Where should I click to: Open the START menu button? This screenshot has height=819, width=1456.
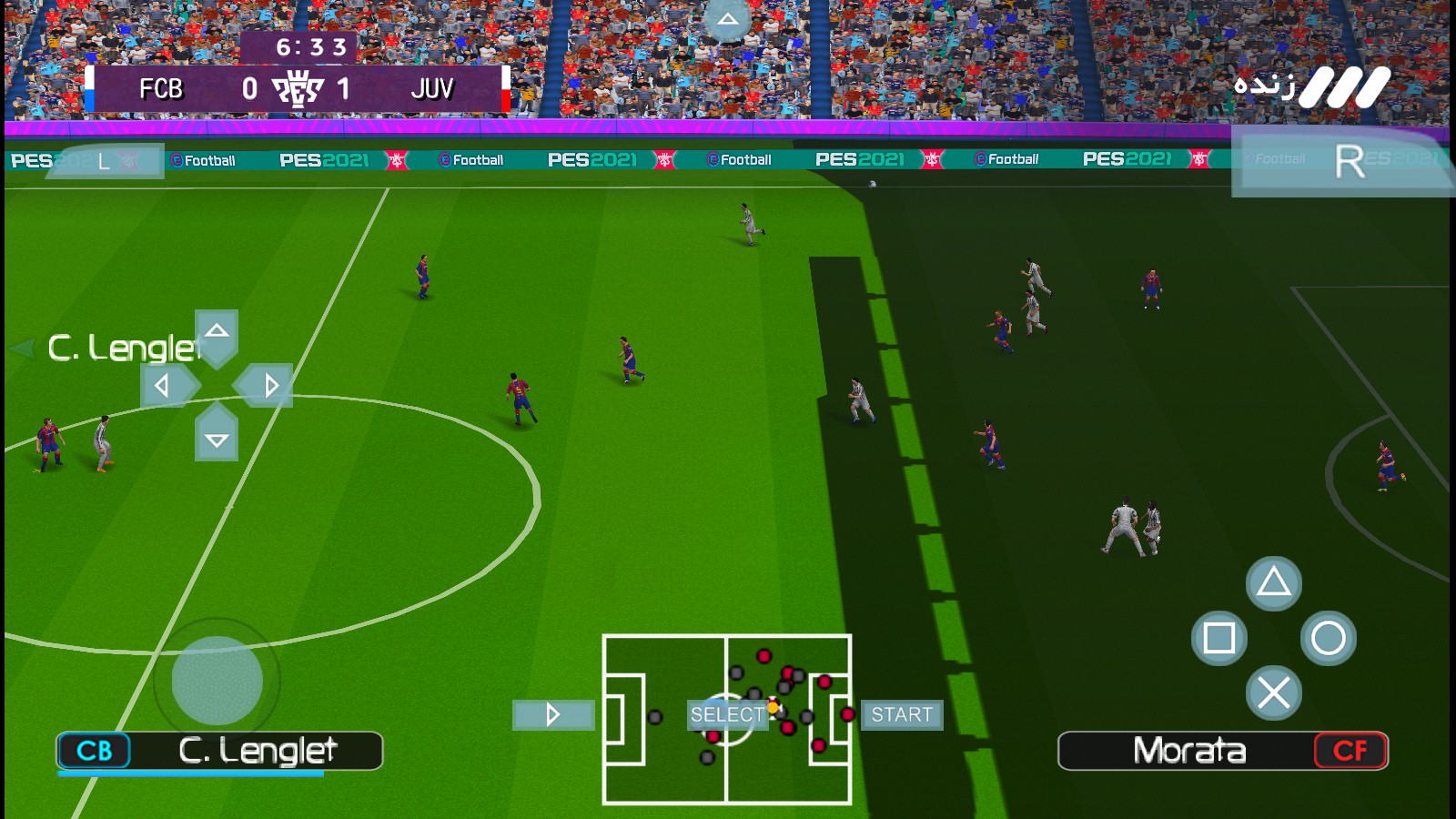902,715
